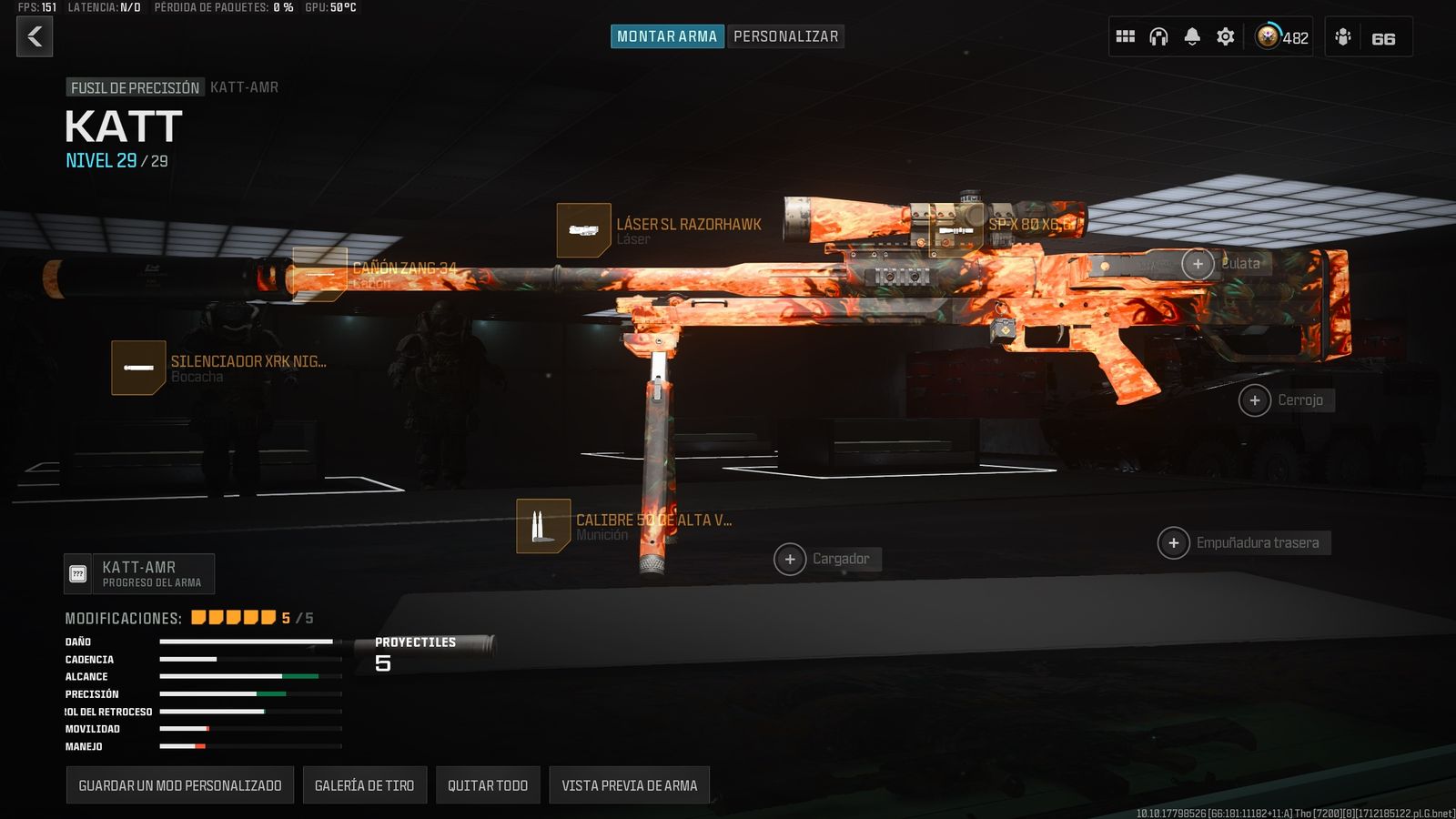Expand the Empuñadura trasera rear grip slot

[1173, 542]
